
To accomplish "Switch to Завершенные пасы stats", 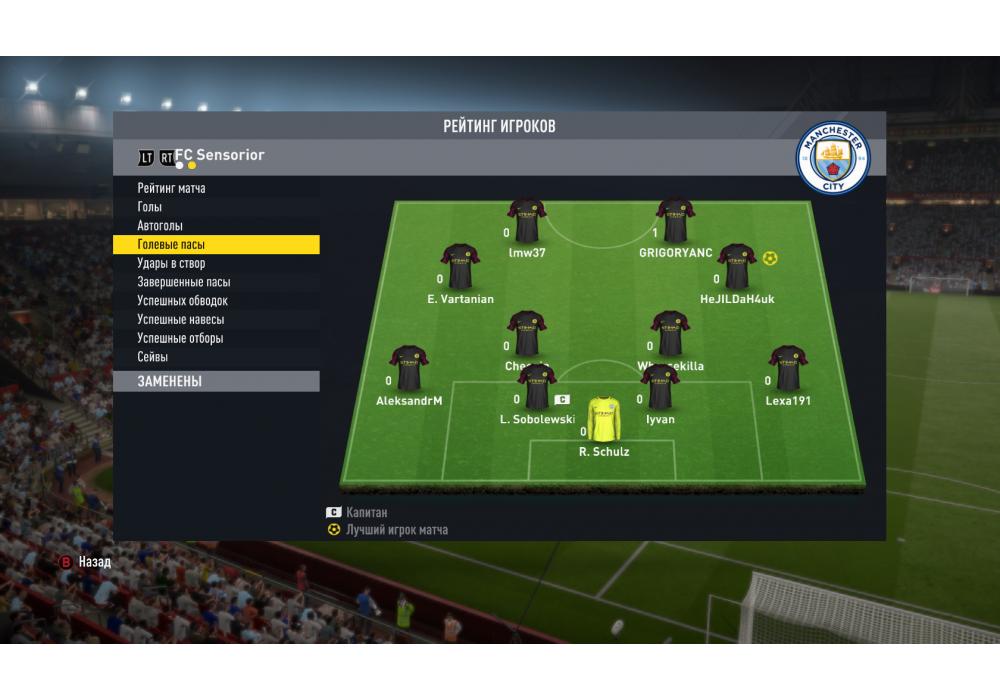I will [x=184, y=282].
